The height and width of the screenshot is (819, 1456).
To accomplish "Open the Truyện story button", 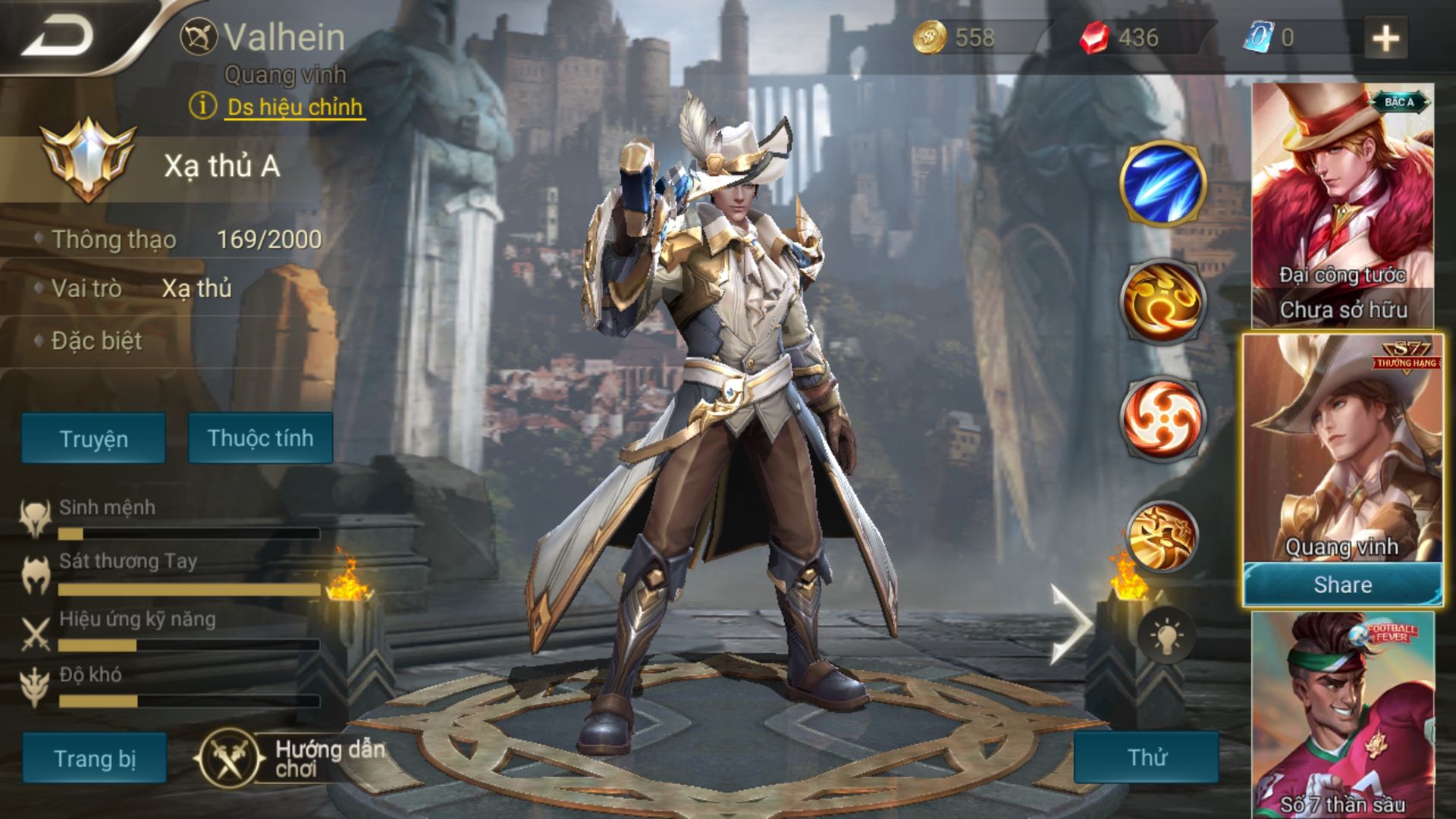I will [93, 438].
